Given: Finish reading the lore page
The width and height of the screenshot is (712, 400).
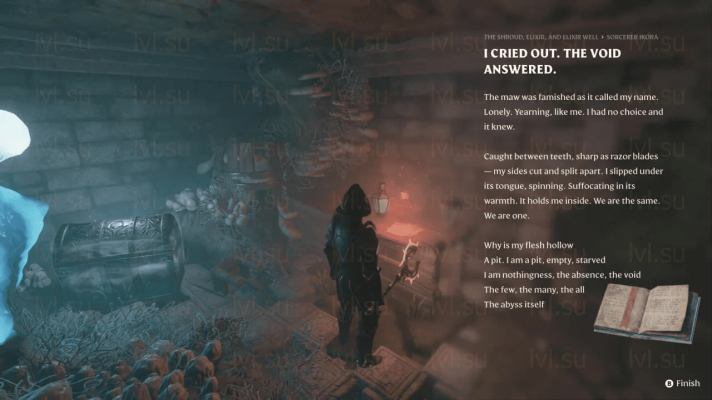Looking at the screenshot, I should click(682, 383).
